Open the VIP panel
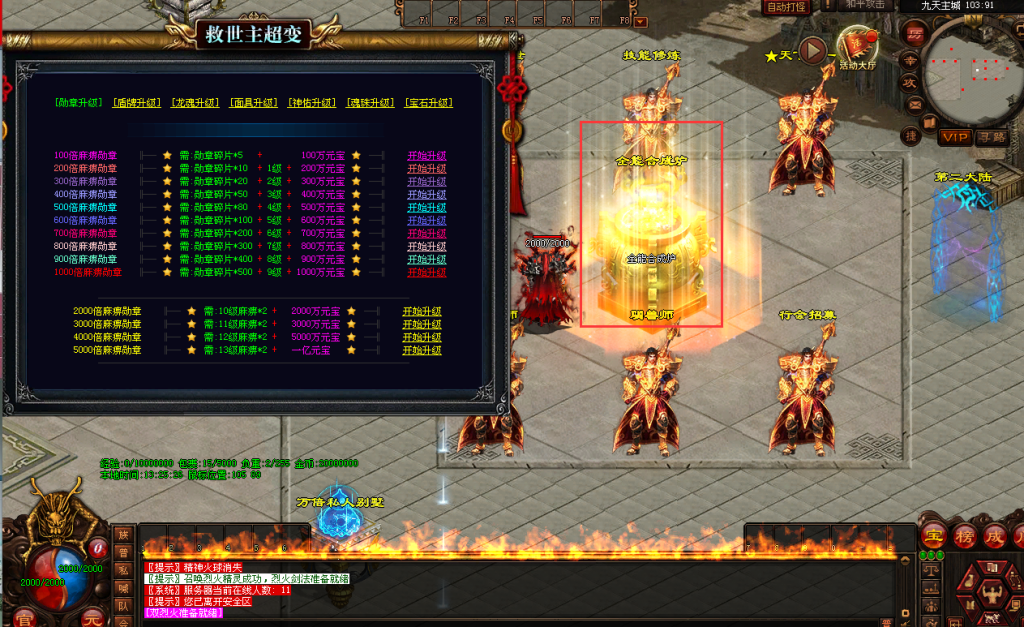Viewport: 1024px width, 627px height. click(955, 136)
